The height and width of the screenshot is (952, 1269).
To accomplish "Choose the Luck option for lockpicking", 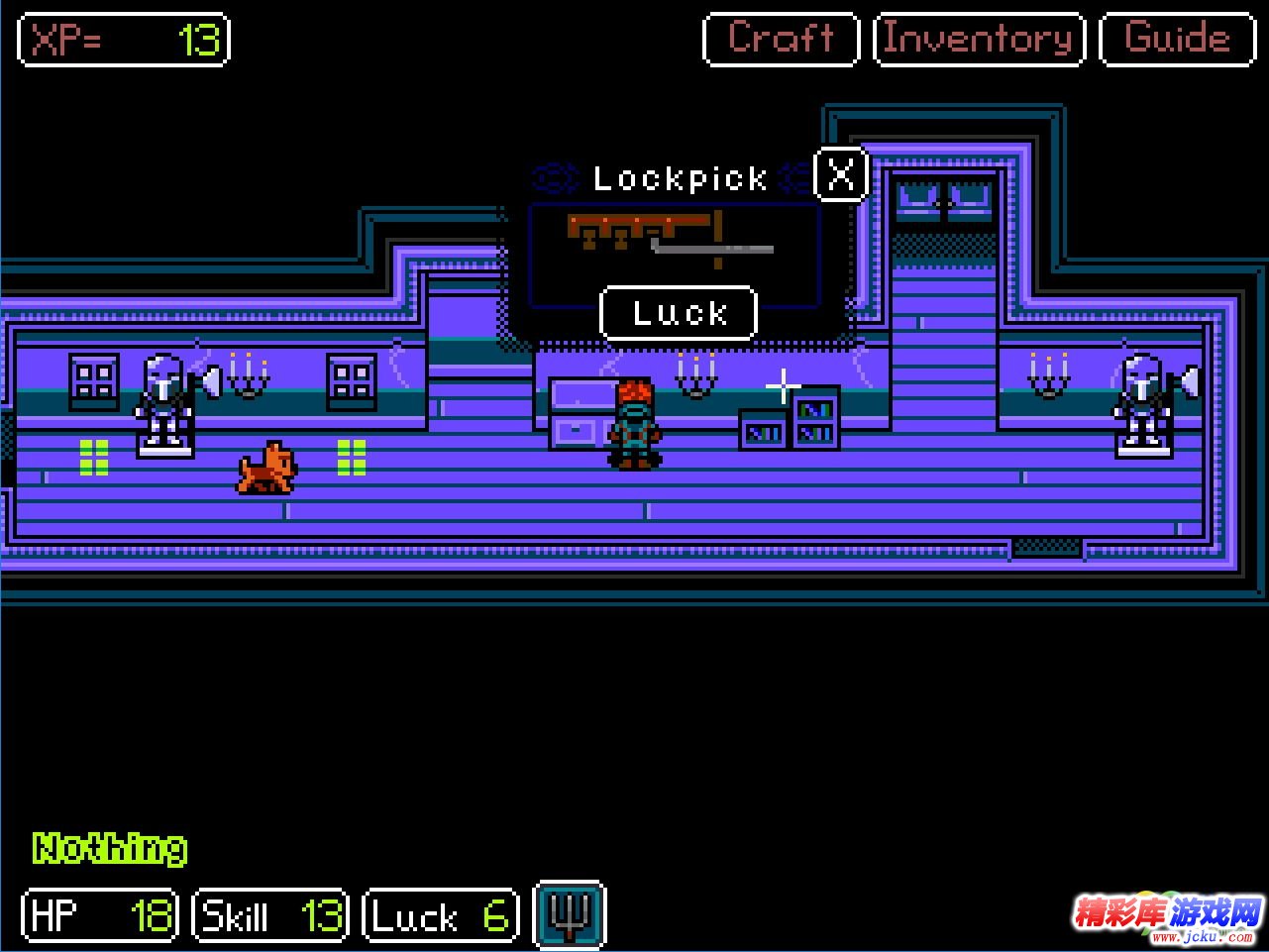I will coord(679,313).
